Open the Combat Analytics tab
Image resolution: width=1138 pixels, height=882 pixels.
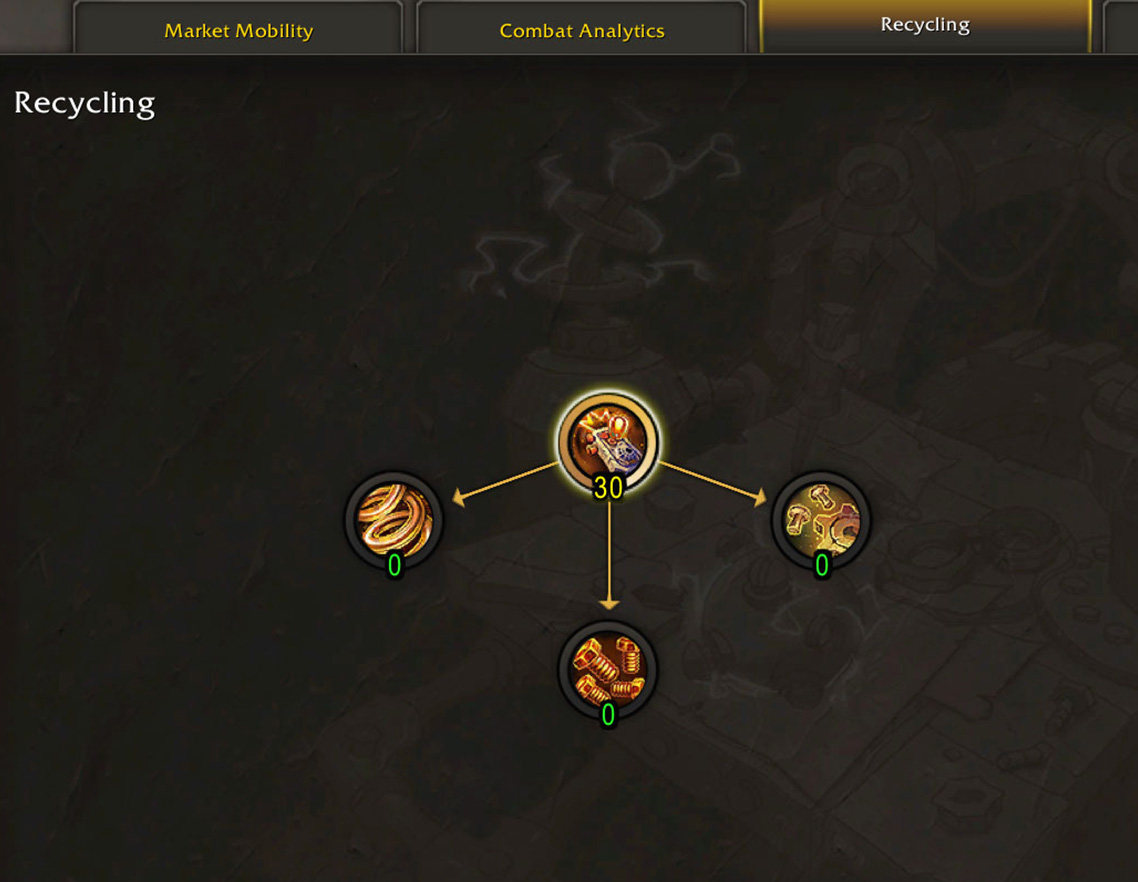point(581,30)
